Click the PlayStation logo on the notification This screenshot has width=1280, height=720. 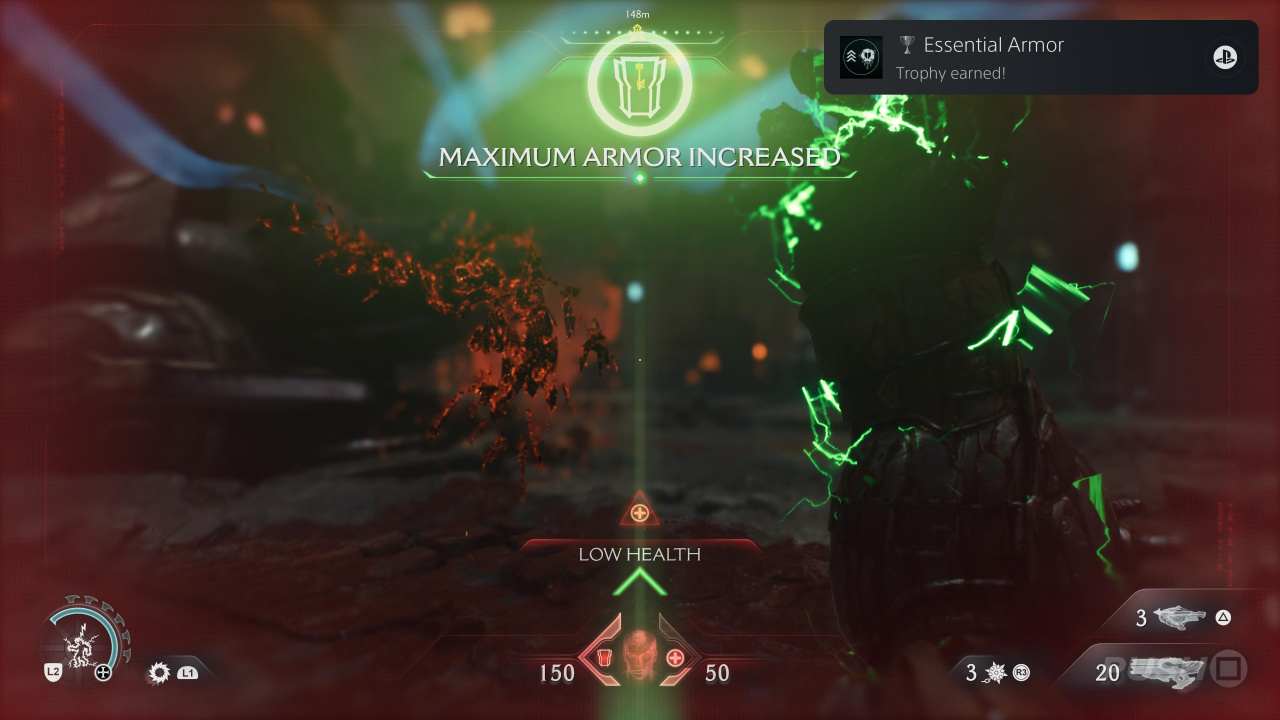click(x=1224, y=58)
